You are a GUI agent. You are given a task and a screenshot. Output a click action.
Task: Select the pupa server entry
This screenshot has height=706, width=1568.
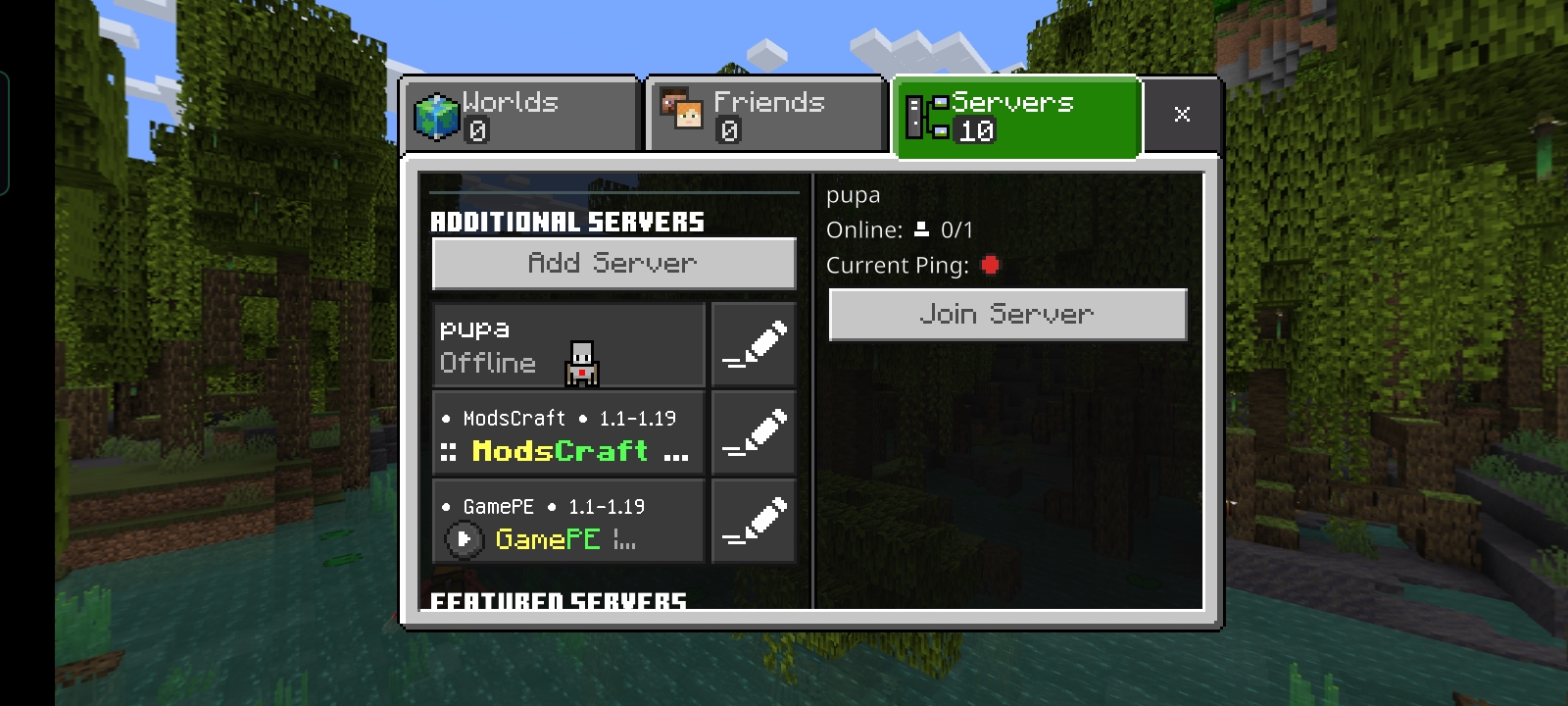click(x=568, y=345)
